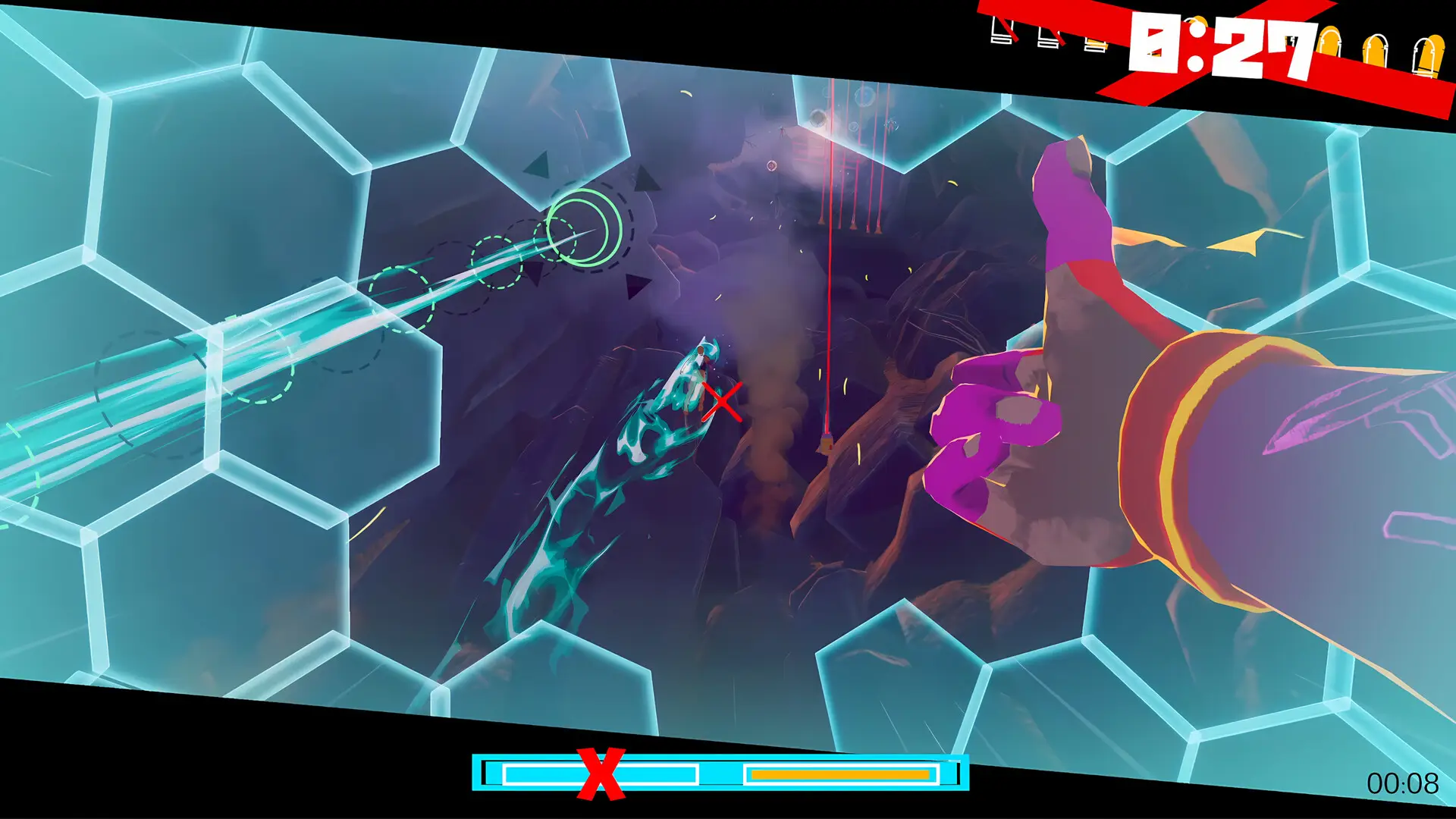Screen dimensions: 1456x819
Task: Select the half-filled bullet icon near the timer
Action: (1096, 44)
